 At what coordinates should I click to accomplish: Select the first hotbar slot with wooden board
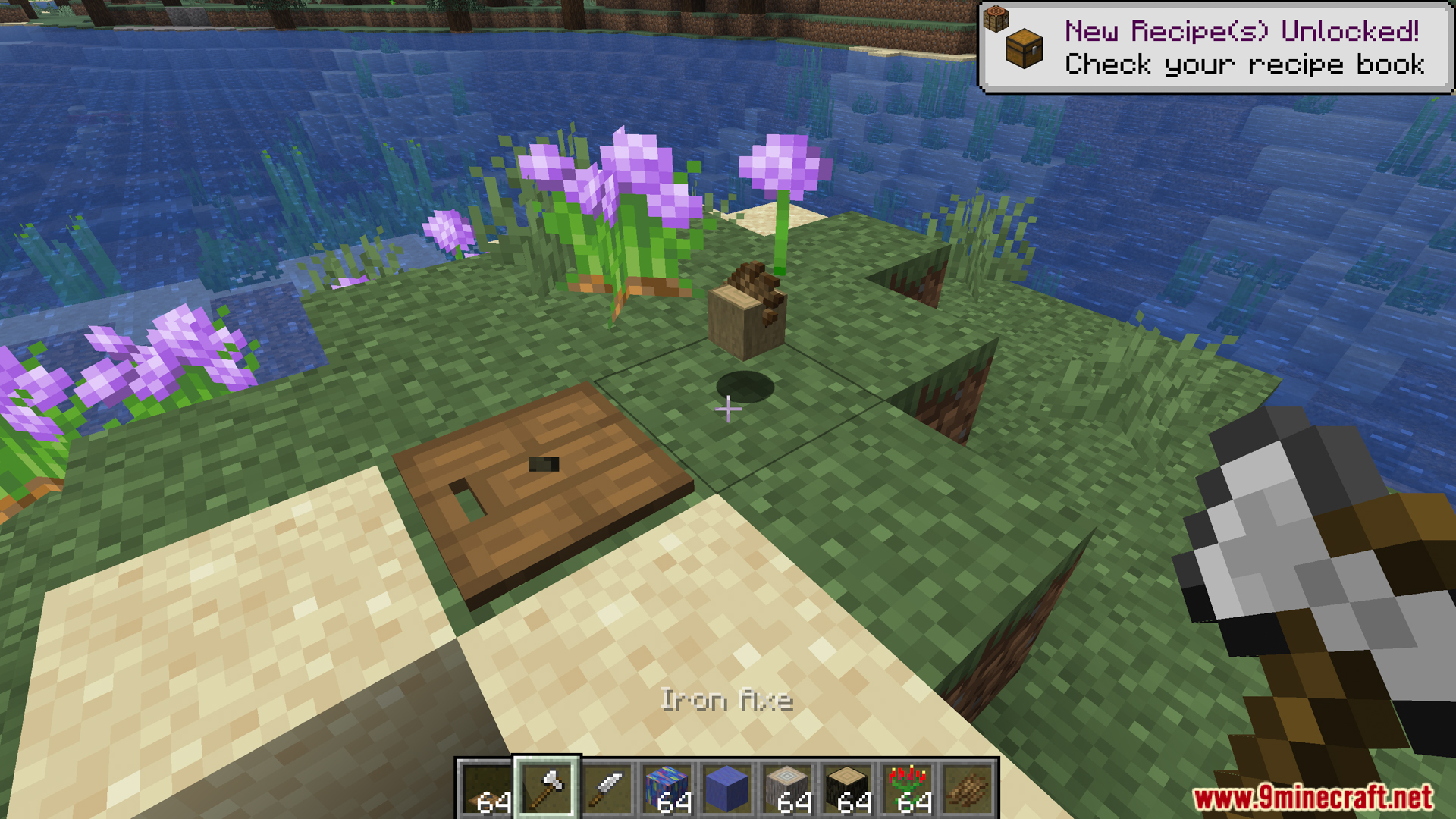point(486,789)
